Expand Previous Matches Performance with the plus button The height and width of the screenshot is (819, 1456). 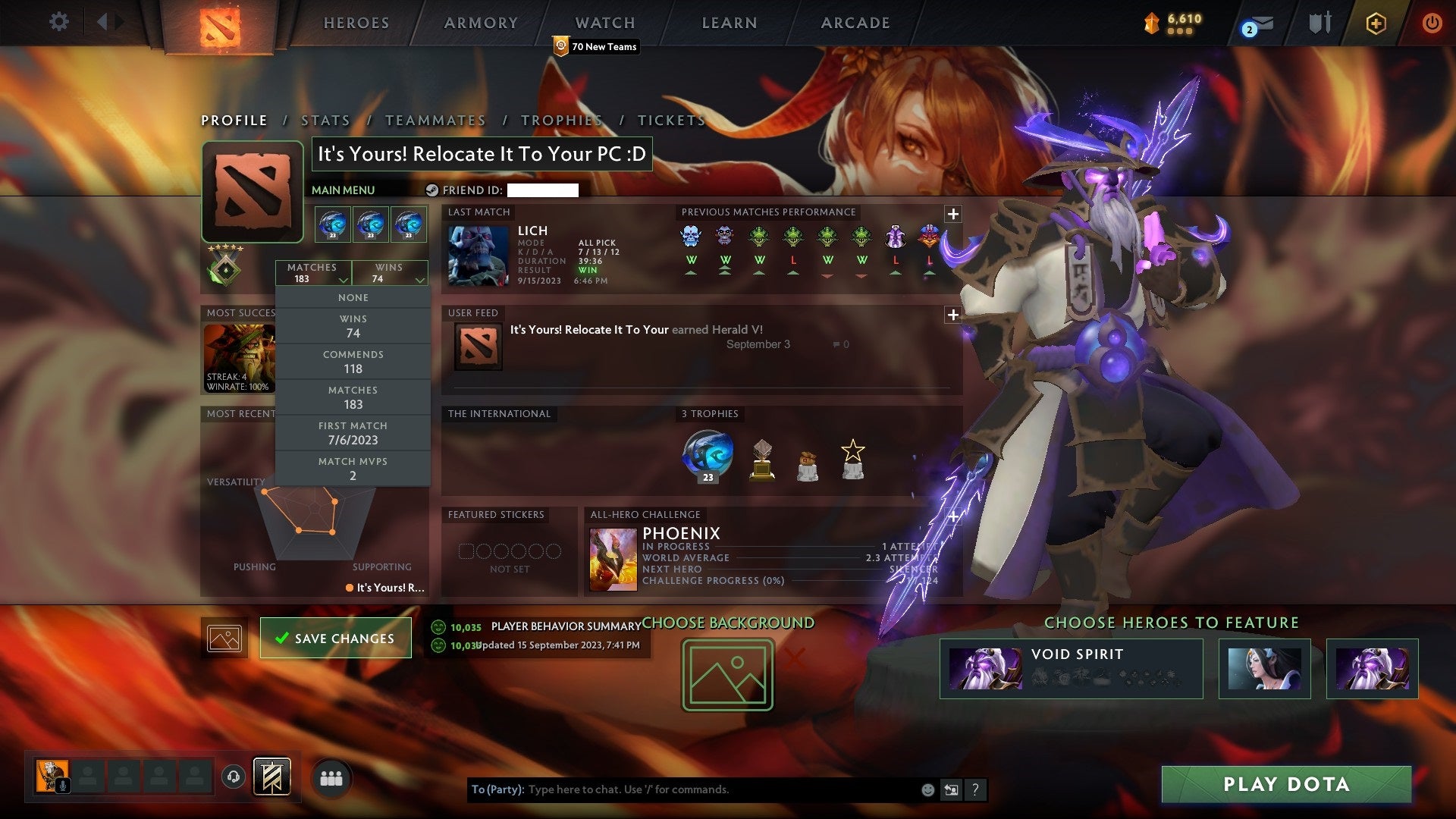953,214
